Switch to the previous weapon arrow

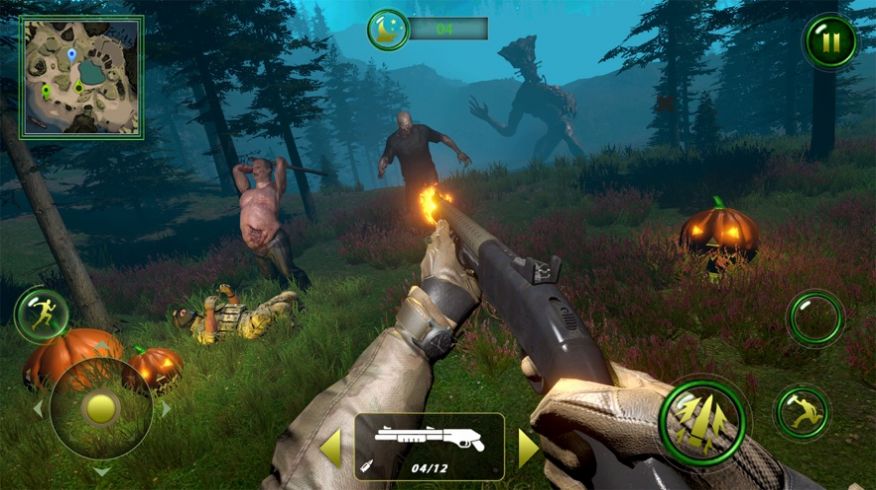330,447
